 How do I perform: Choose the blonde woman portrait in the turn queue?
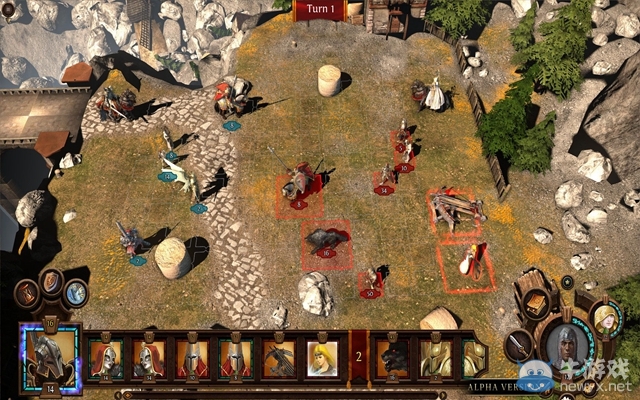point(322,358)
